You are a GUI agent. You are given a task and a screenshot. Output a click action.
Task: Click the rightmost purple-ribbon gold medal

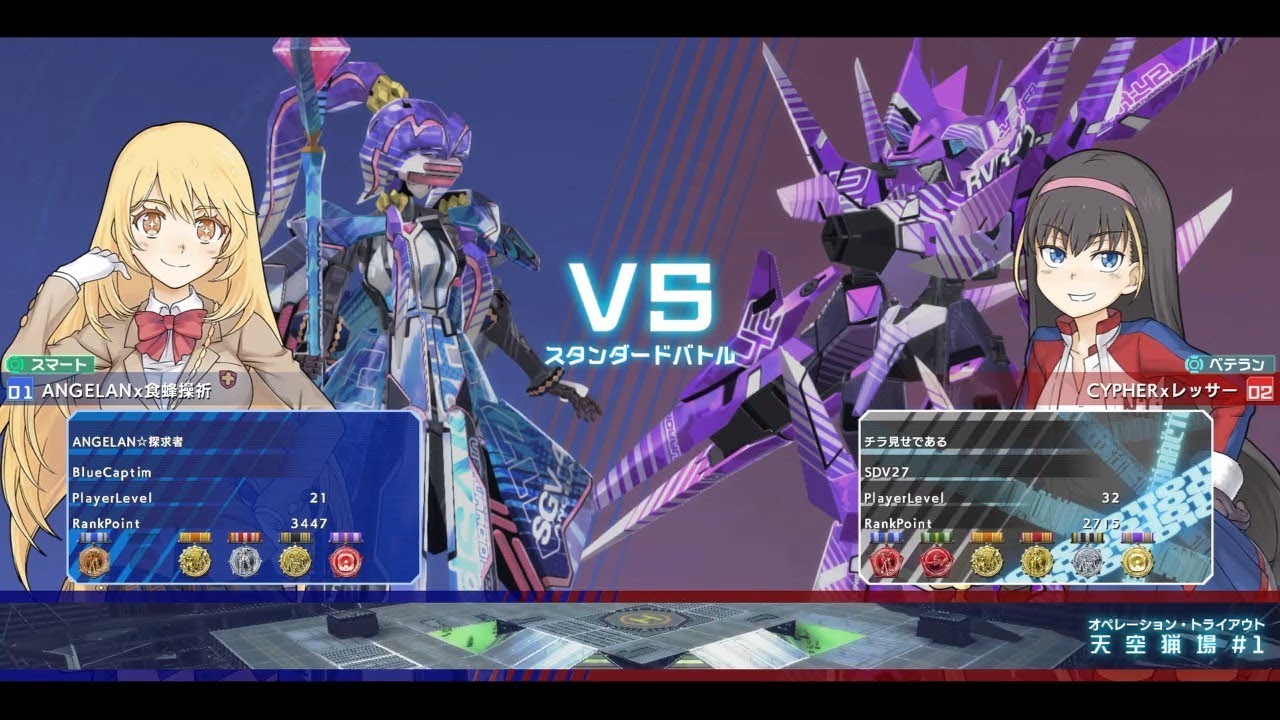[x=1138, y=560]
